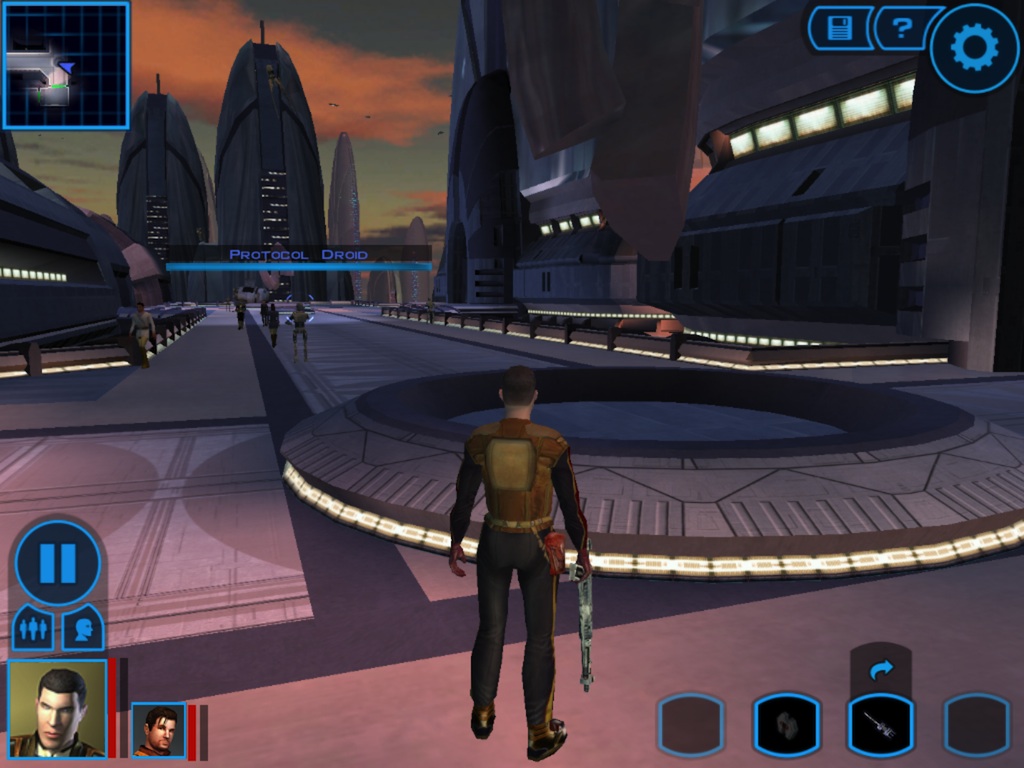
Task: Tap the three-figure party icon
Action: [34, 628]
